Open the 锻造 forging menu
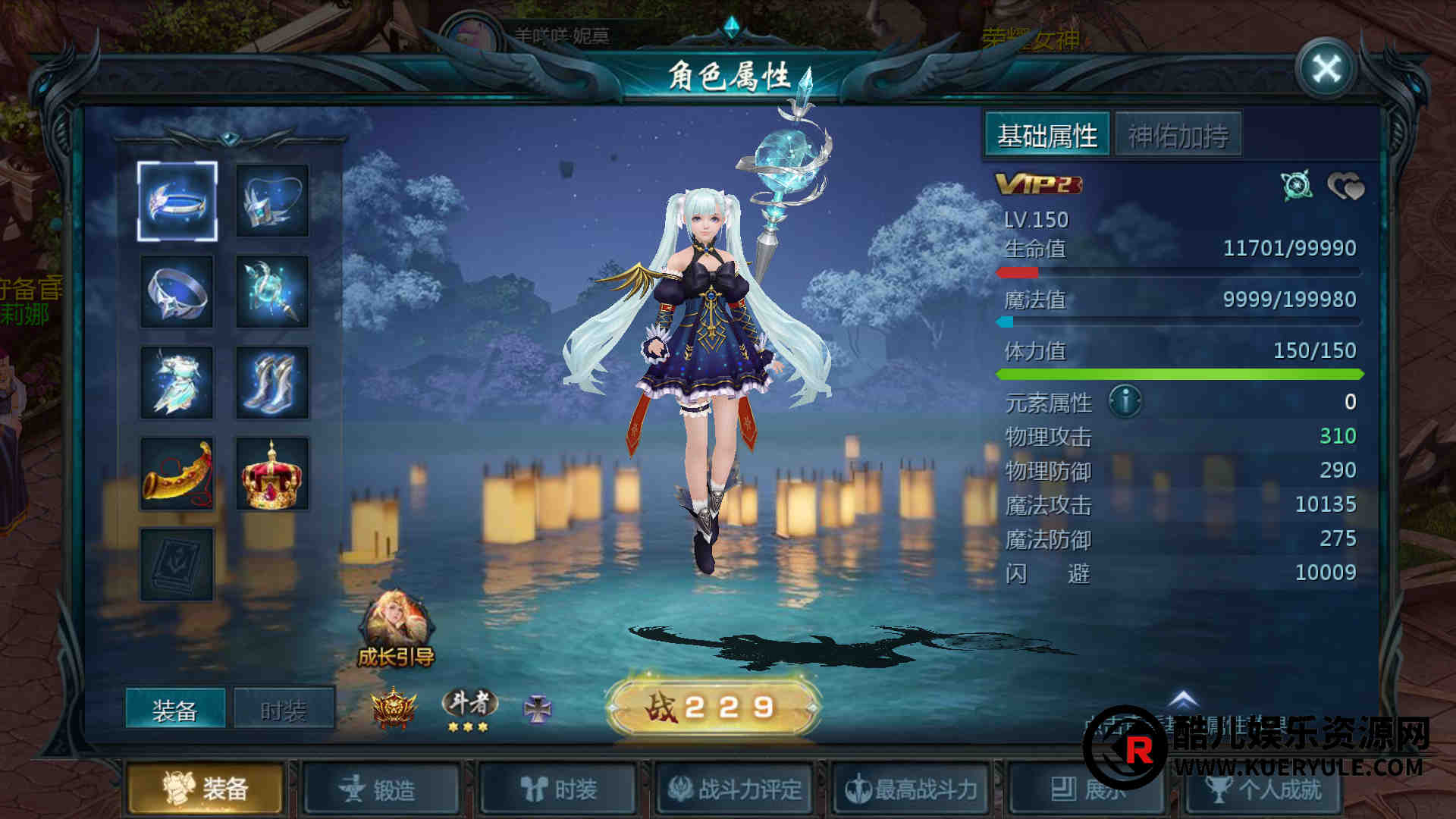 381,790
